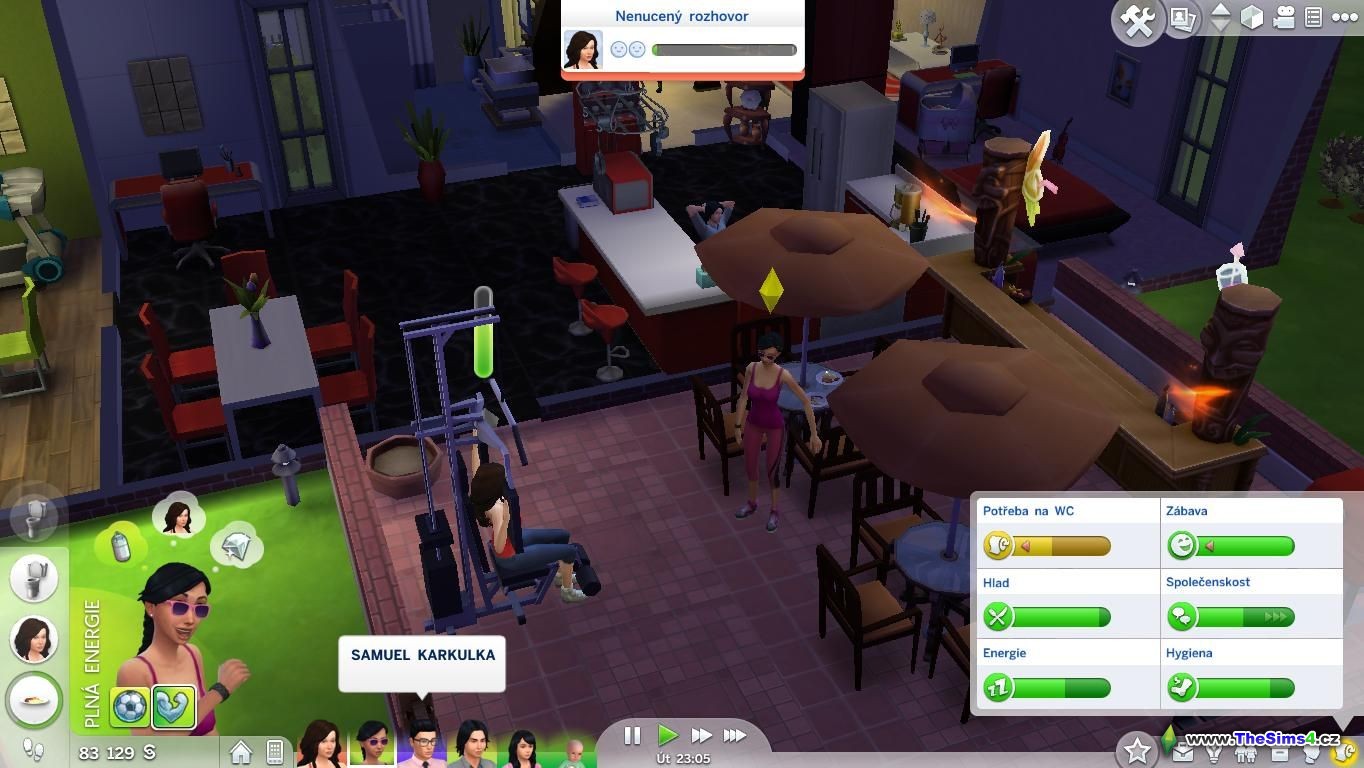The width and height of the screenshot is (1364, 768).
Task: Select Samuel Karkulka's household portrait
Action: pos(421,746)
